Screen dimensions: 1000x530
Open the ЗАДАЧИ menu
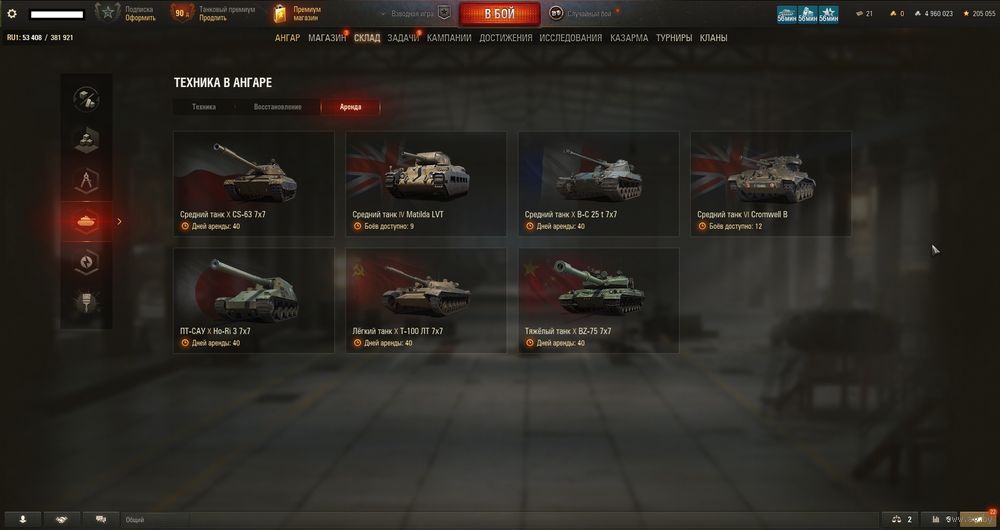coord(403,38)
